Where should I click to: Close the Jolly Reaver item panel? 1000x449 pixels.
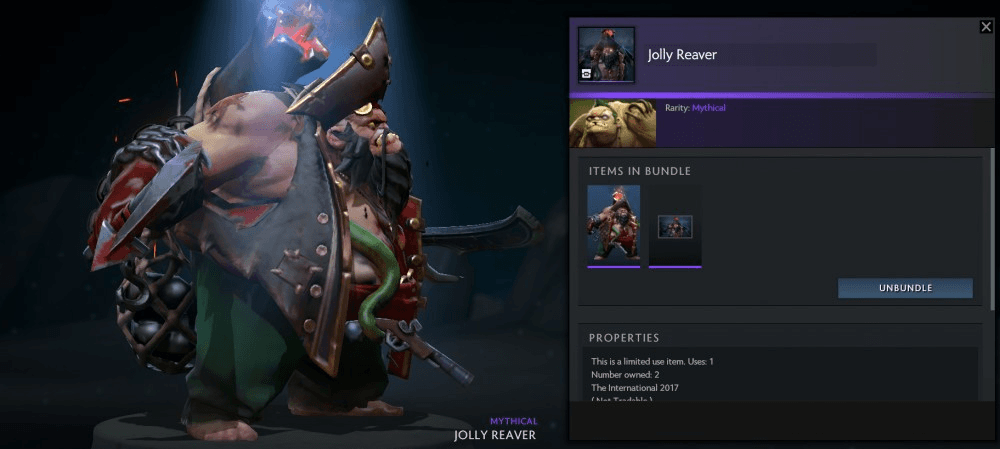[x=986, y=27]
